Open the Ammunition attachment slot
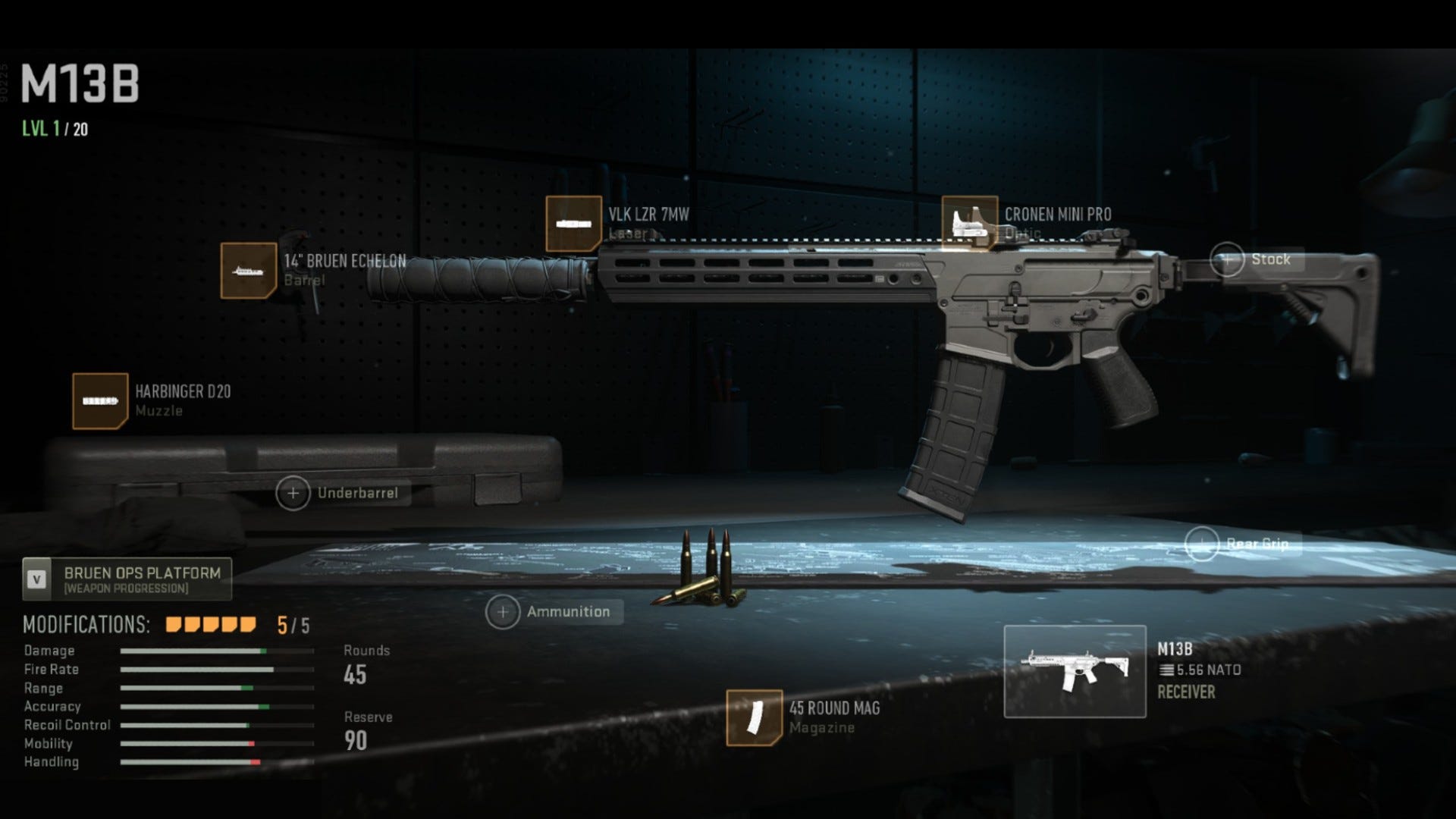Image resolution: width=1456 pixels, height=819 pixels. click(502, 611)
